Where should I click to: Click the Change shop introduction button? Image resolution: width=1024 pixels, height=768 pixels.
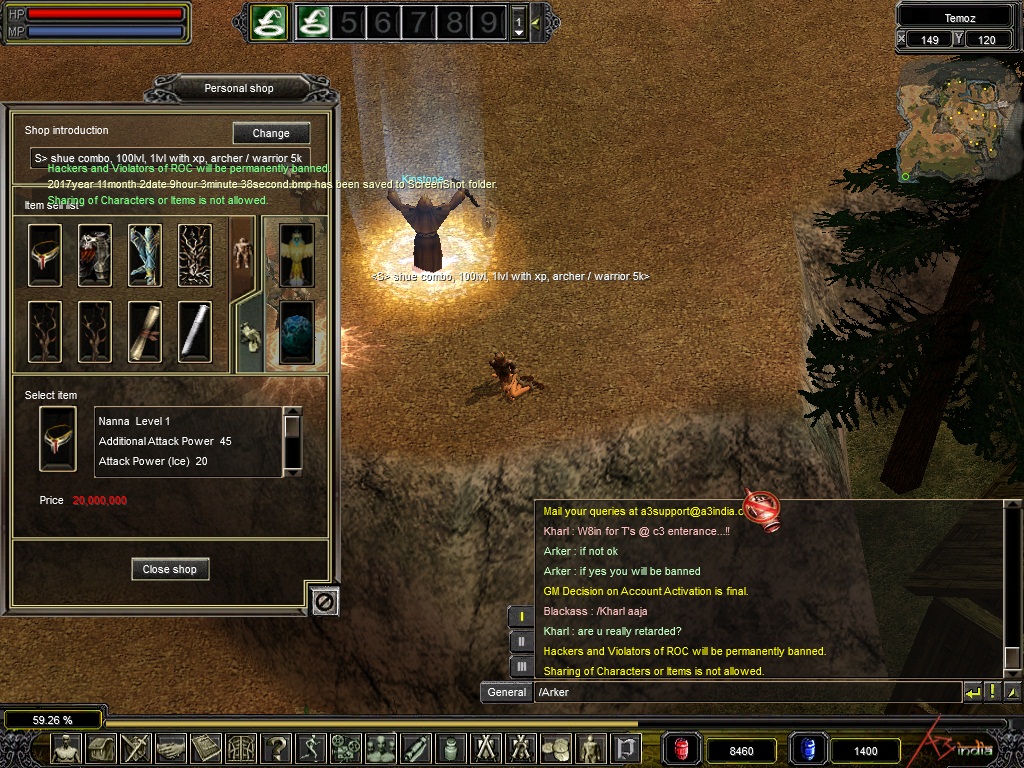271,133
